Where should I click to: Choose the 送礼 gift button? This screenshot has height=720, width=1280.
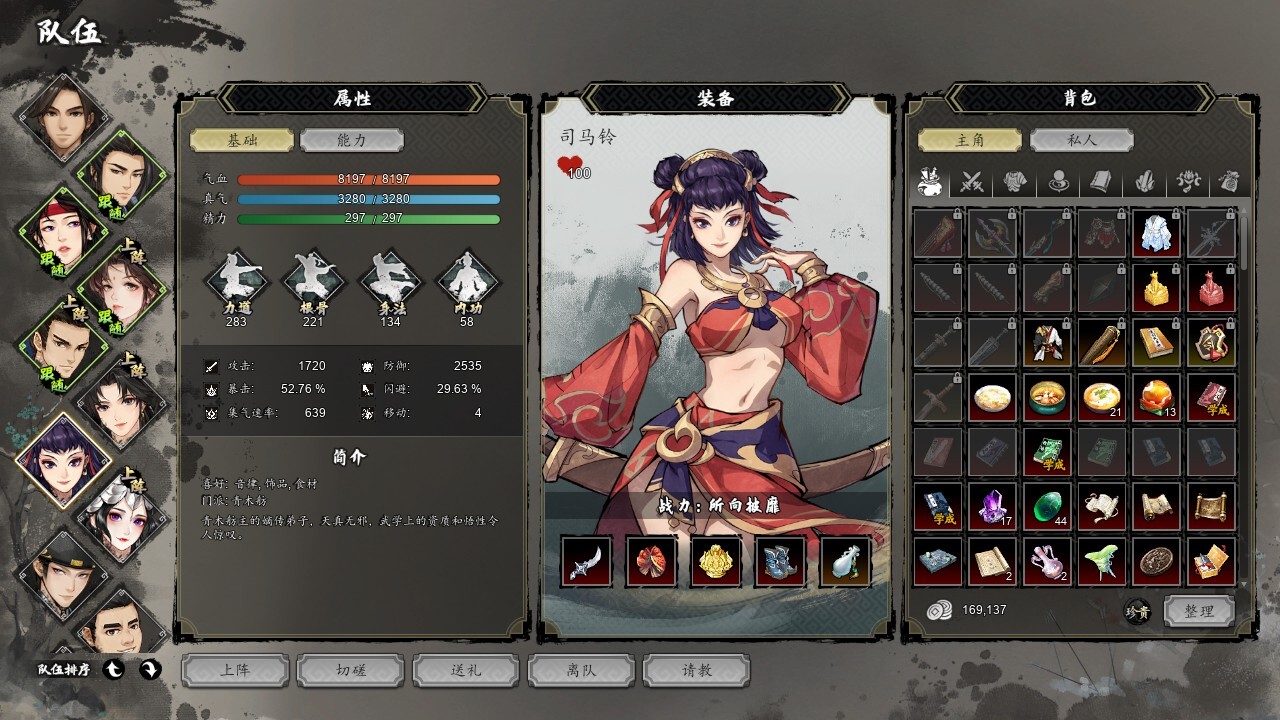pos(466,671)
